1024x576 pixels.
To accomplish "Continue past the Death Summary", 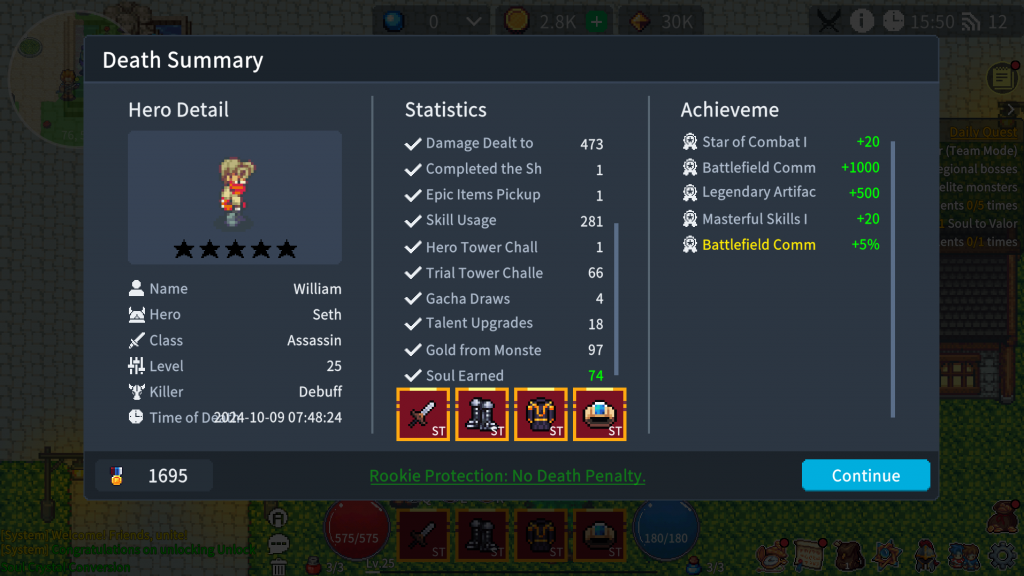I will pos(865,475).
